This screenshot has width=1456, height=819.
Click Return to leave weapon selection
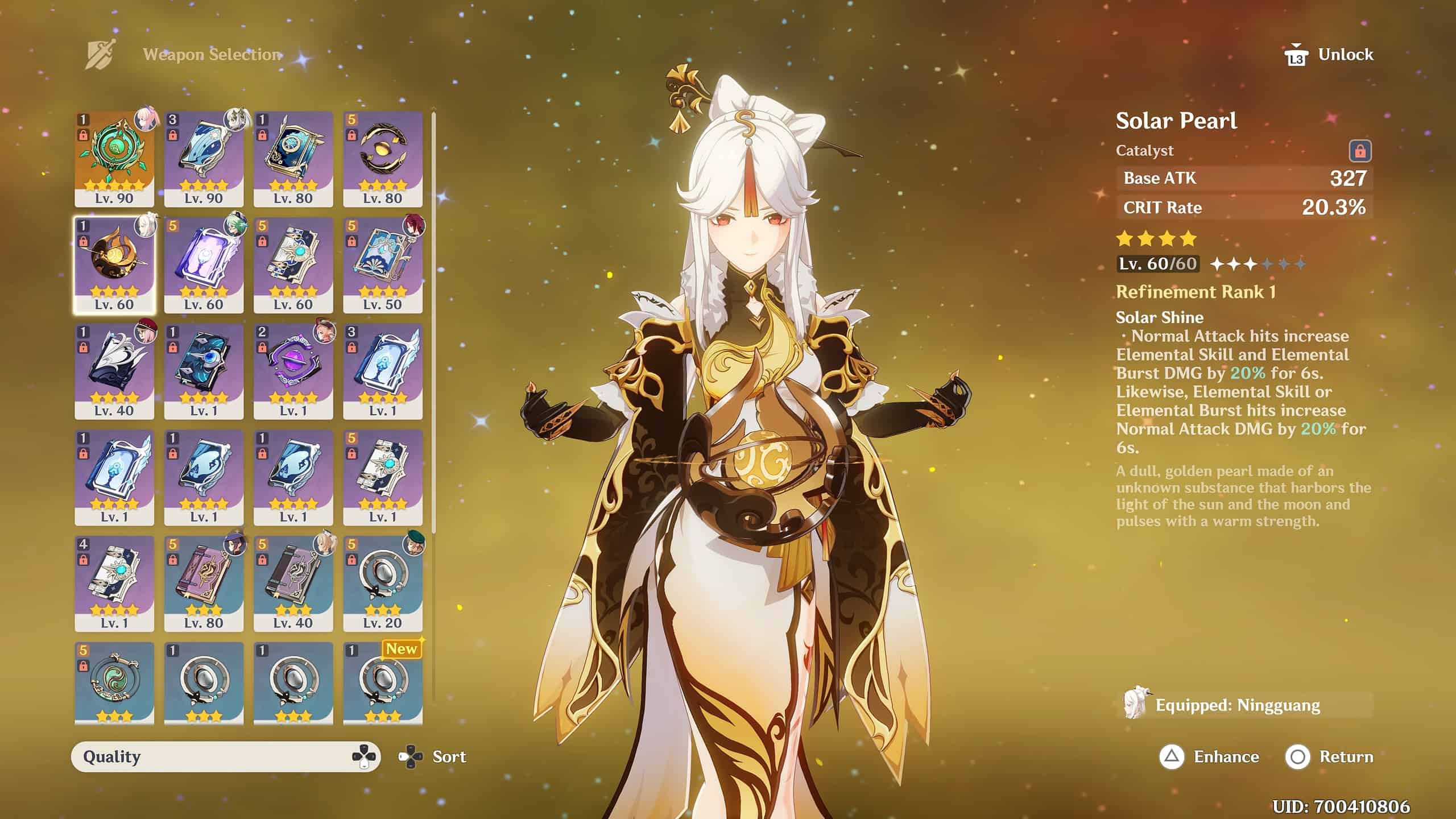coord(1329,756)
